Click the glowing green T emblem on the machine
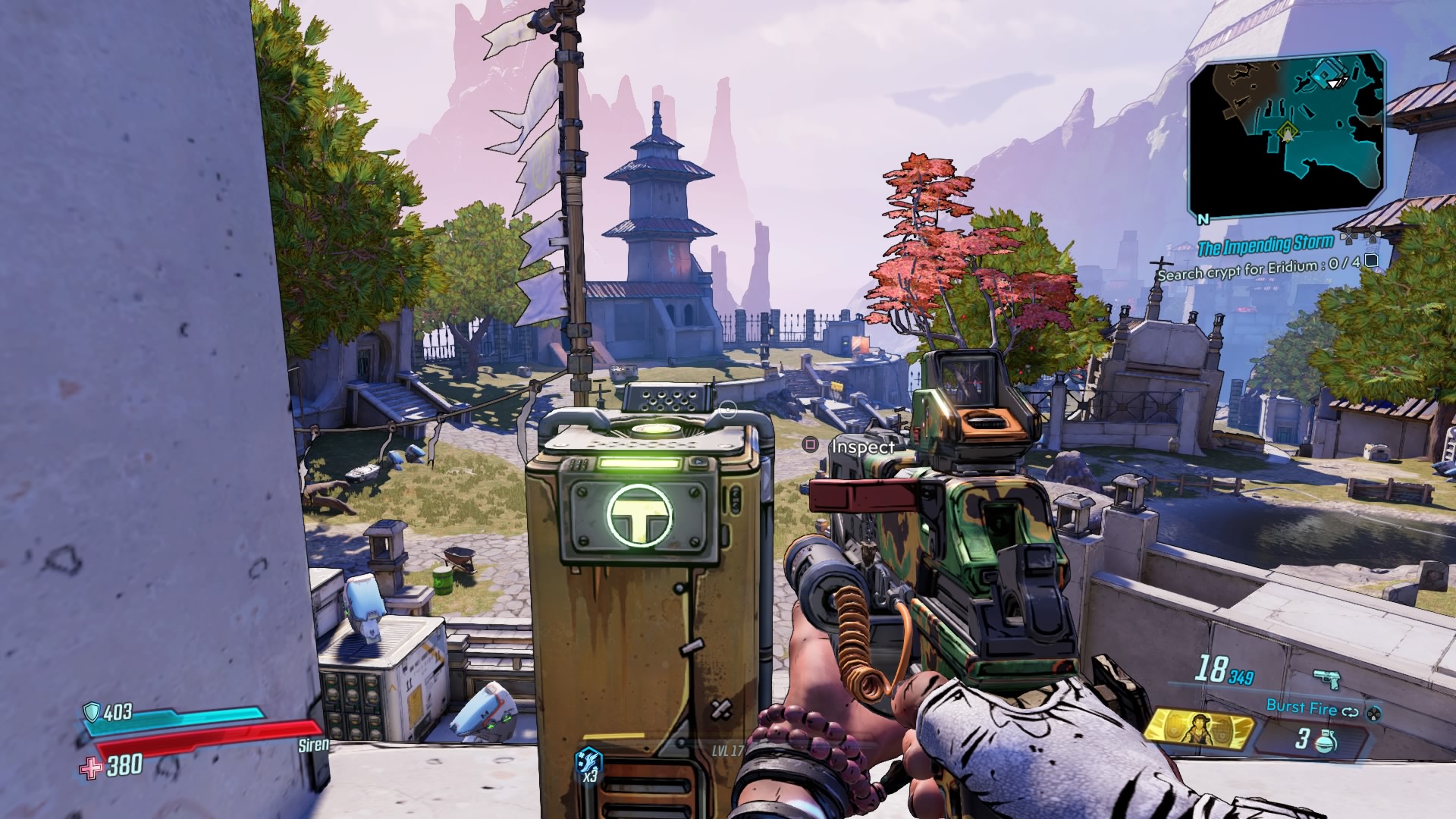The height and width of the screenshot is (819, 1456). pos(641,513)
